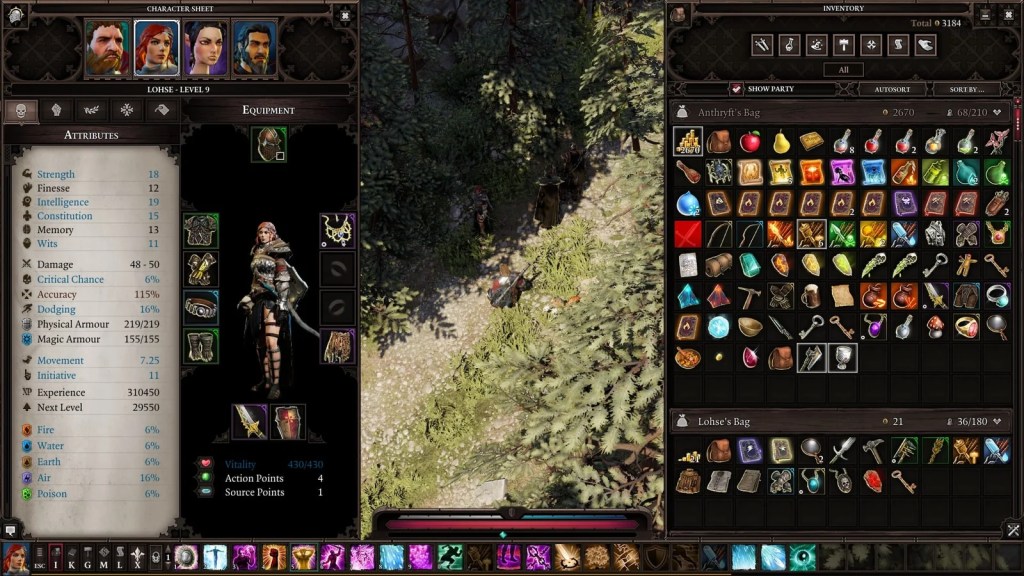Open the Sort By dropdown
Screen dimensions: 1024x576
967,89
